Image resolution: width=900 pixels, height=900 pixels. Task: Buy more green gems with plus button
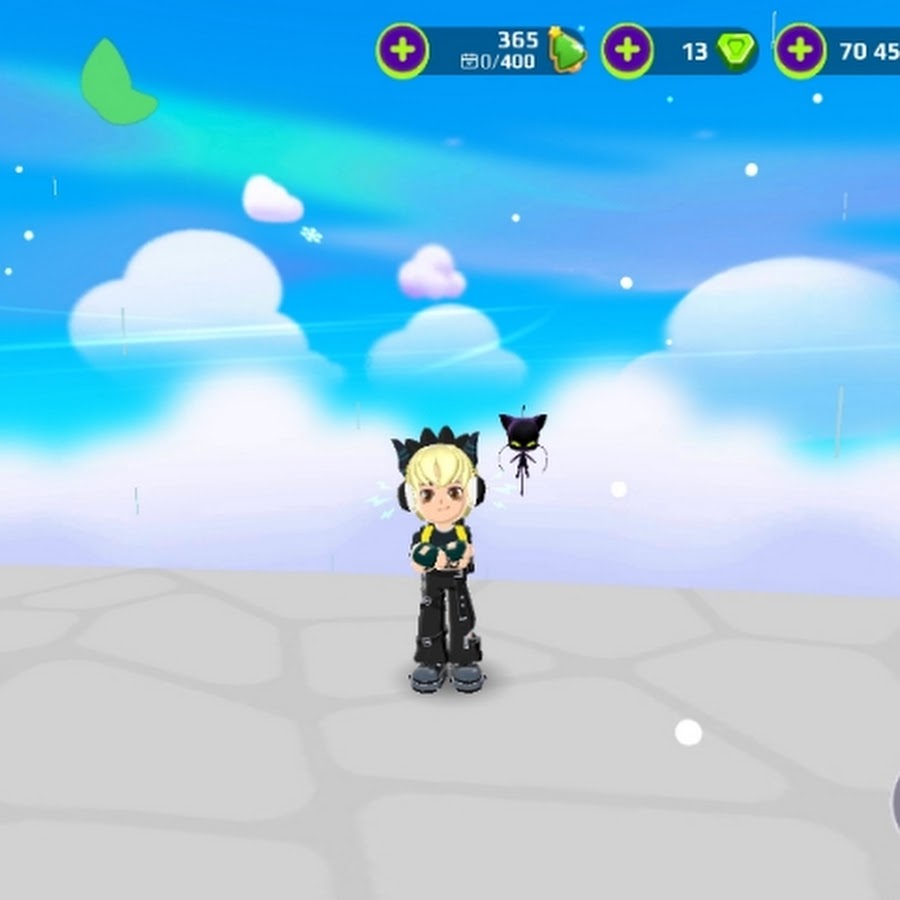627,51
